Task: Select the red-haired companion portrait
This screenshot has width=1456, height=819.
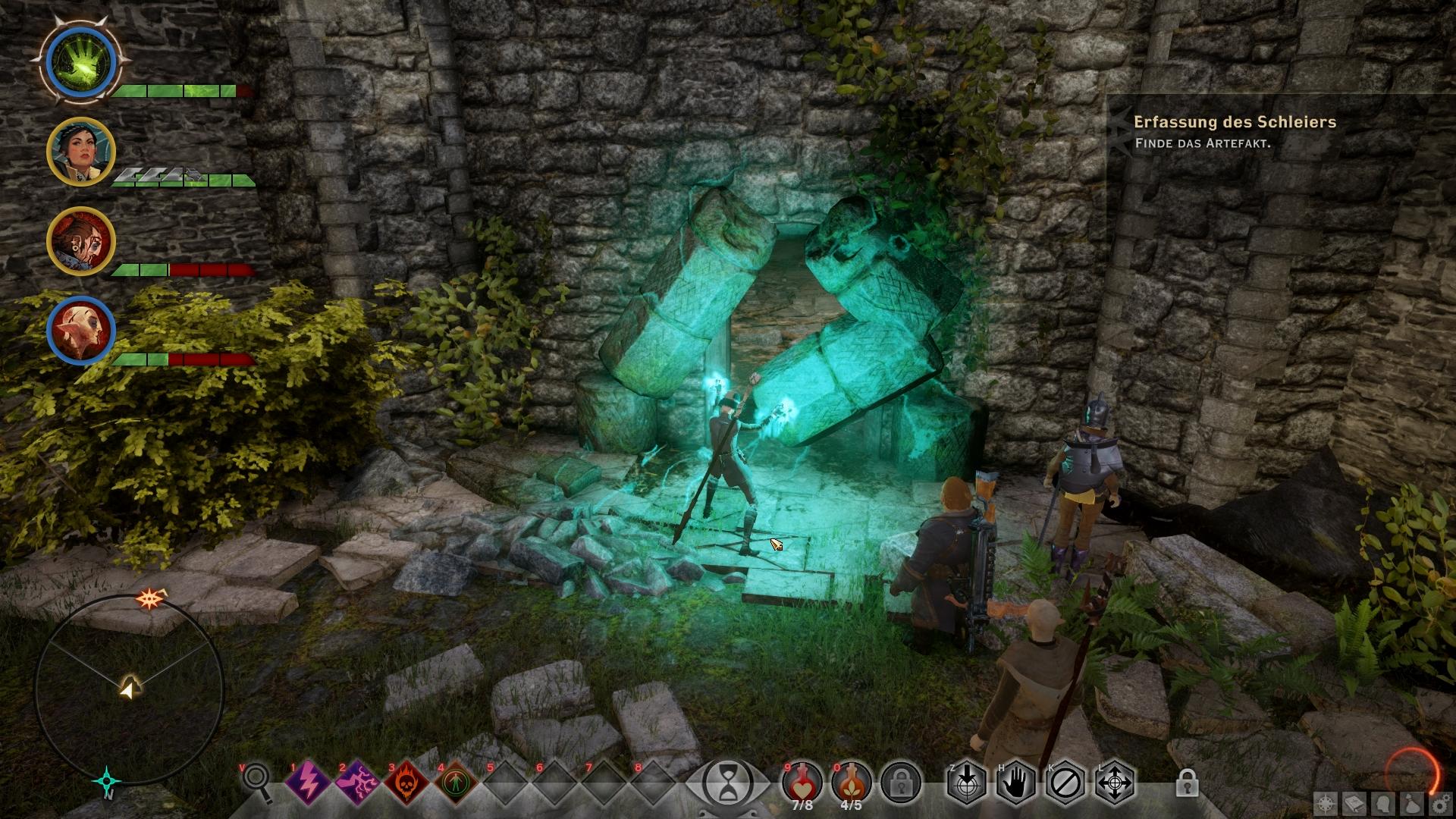Action: point(80,241)
